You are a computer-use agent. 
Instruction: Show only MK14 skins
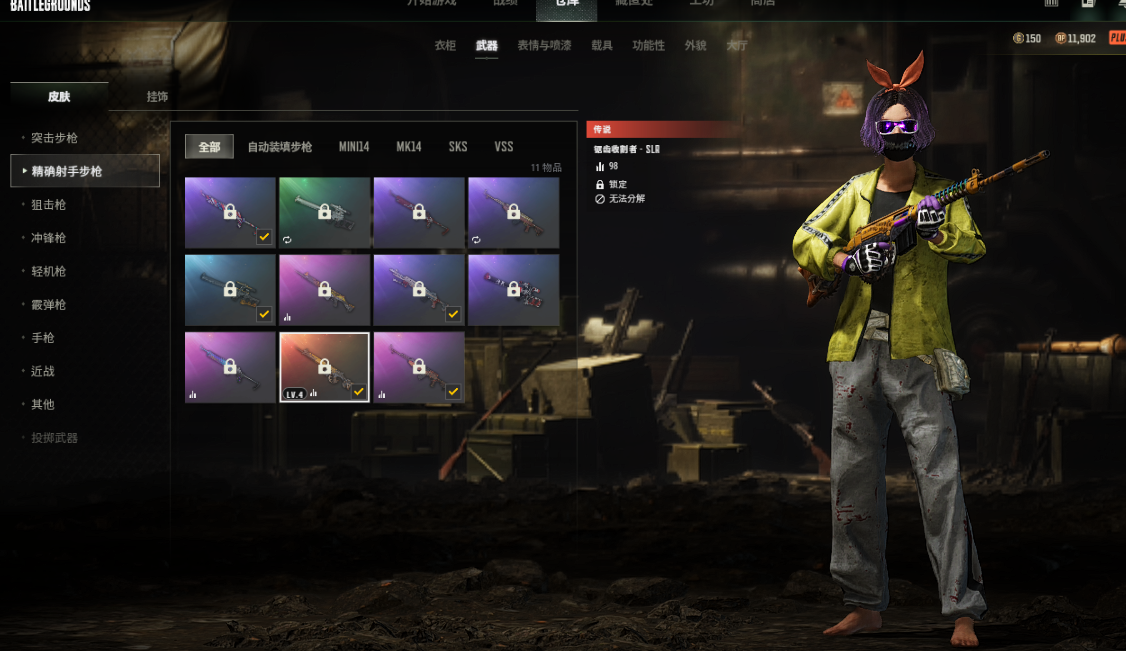pos(409,147)
